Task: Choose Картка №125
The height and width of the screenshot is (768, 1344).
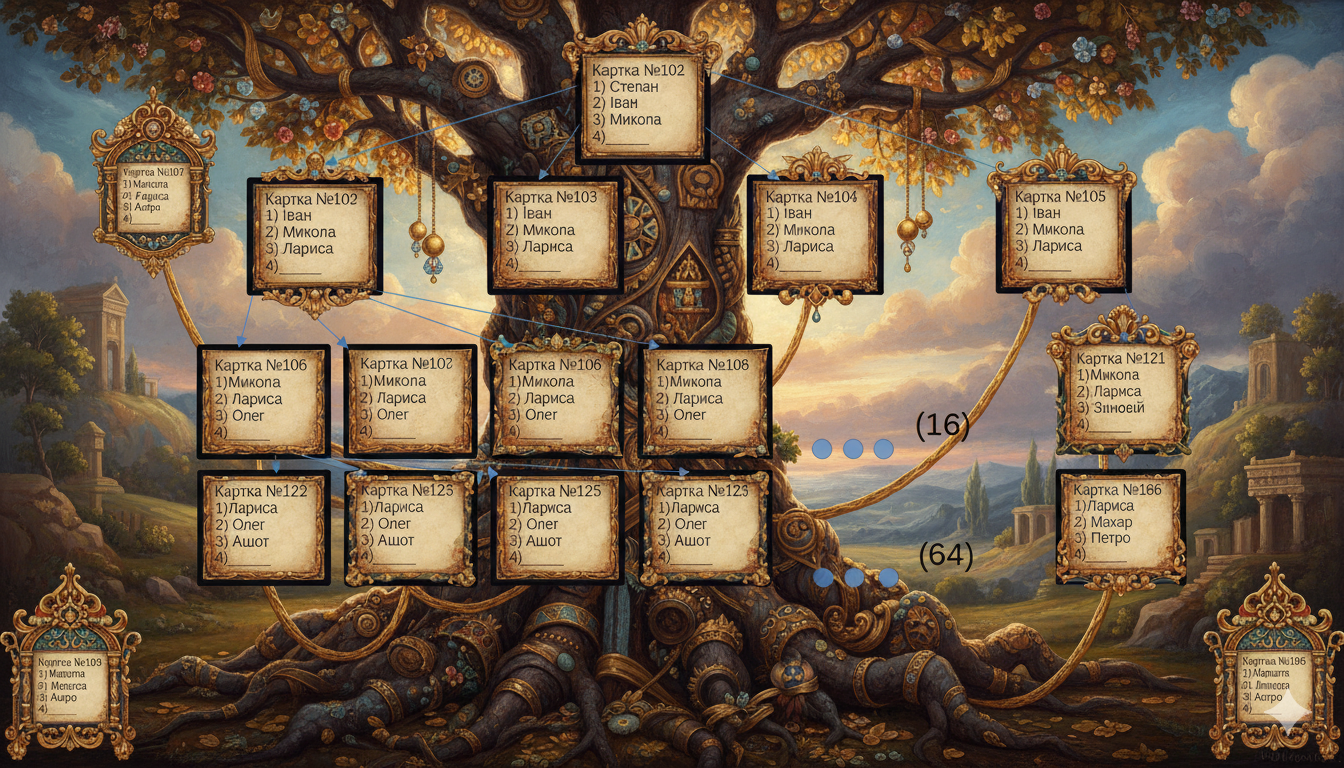Action: (558, 527)
